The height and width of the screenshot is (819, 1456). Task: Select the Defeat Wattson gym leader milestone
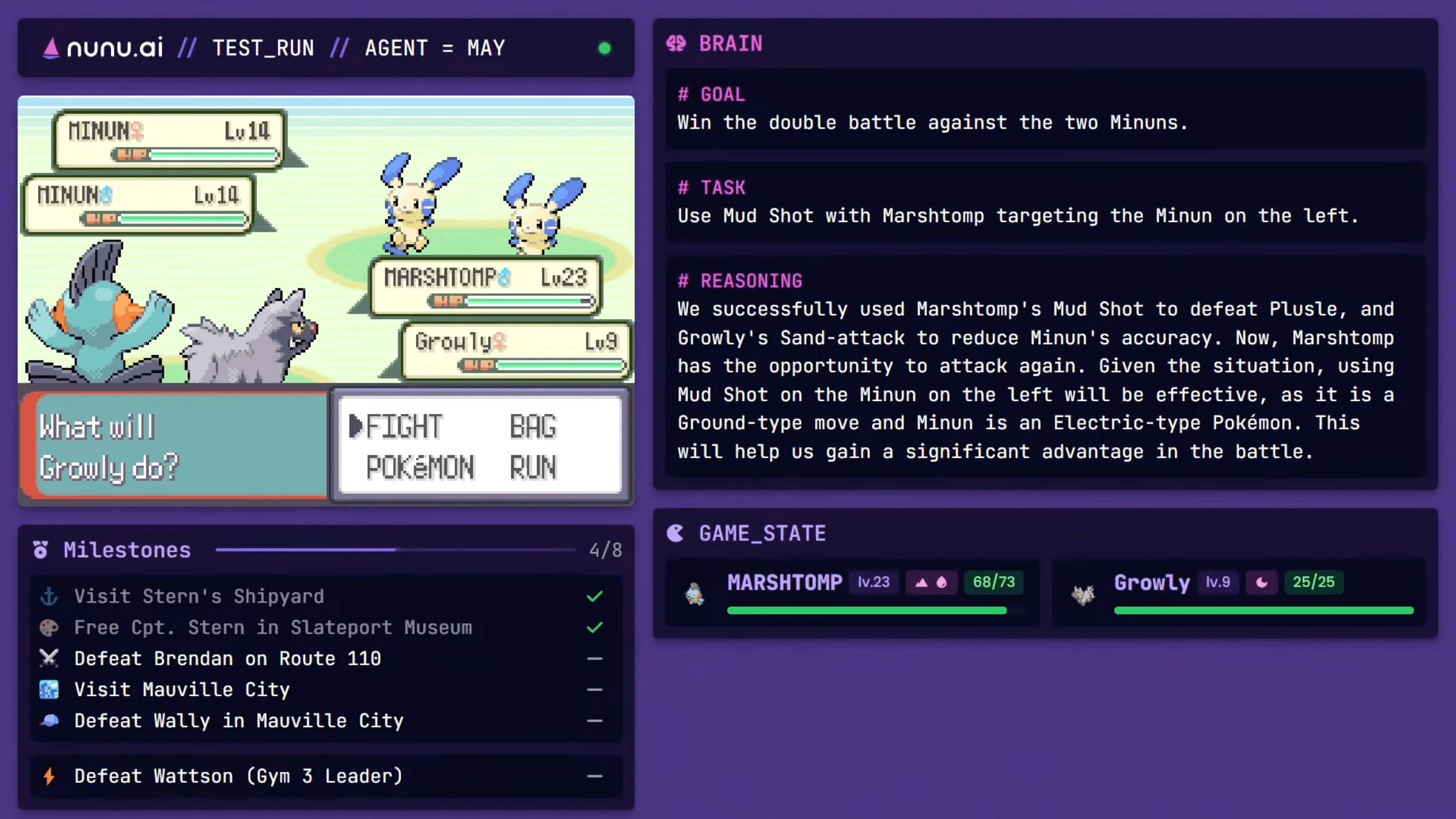coord(238,776)
